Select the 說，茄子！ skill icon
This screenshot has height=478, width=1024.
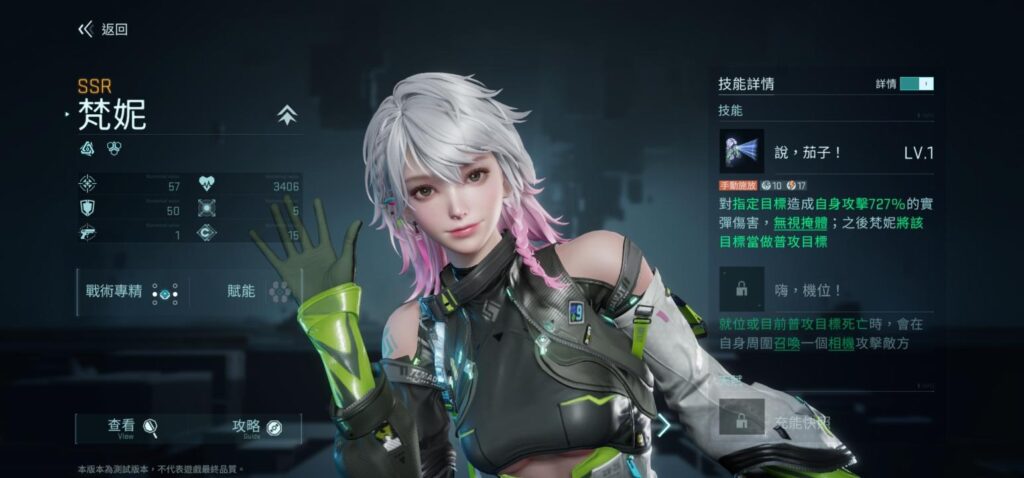(x=741, y=152)
